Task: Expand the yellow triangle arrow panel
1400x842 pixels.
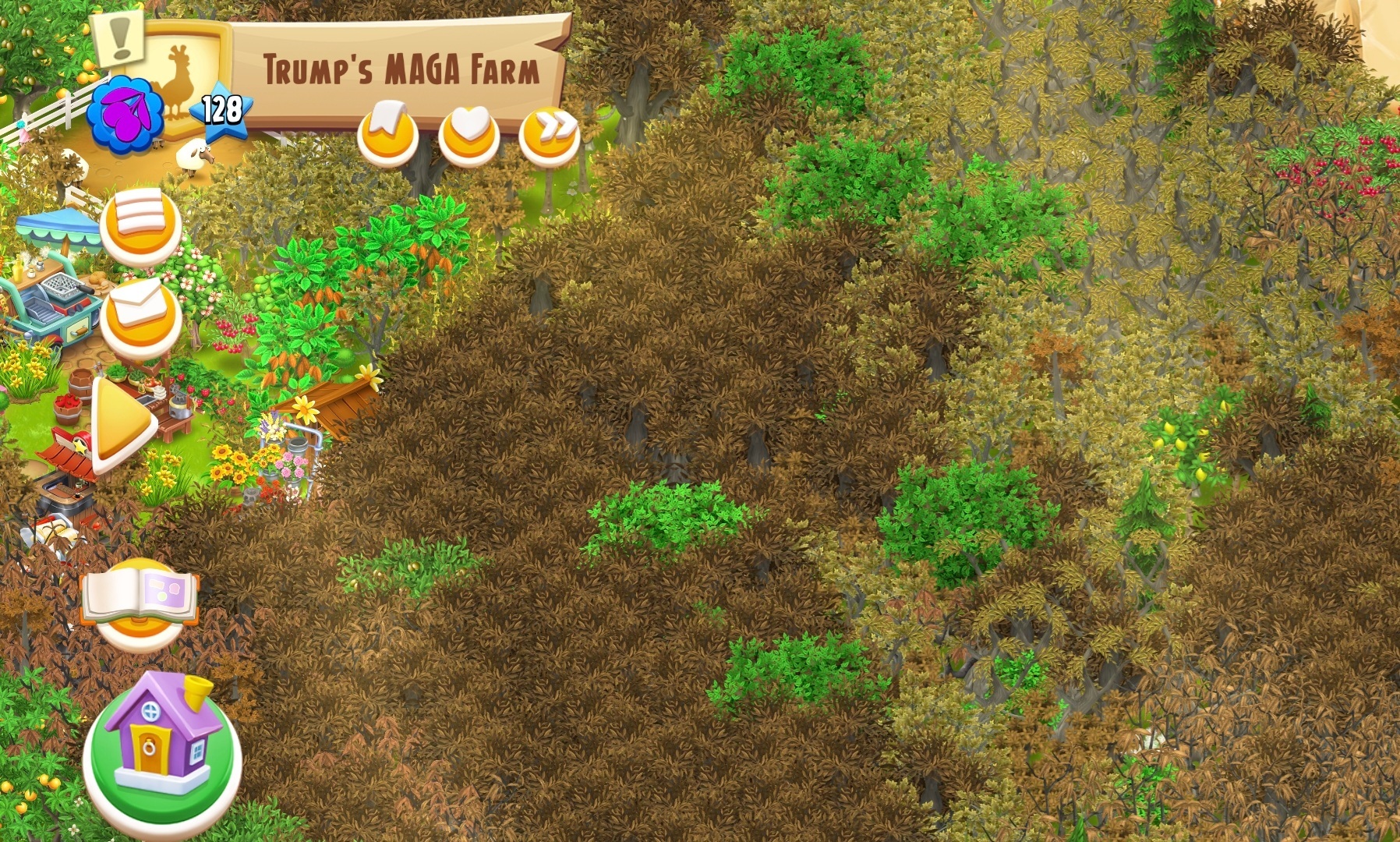Action: coord(124,425)
